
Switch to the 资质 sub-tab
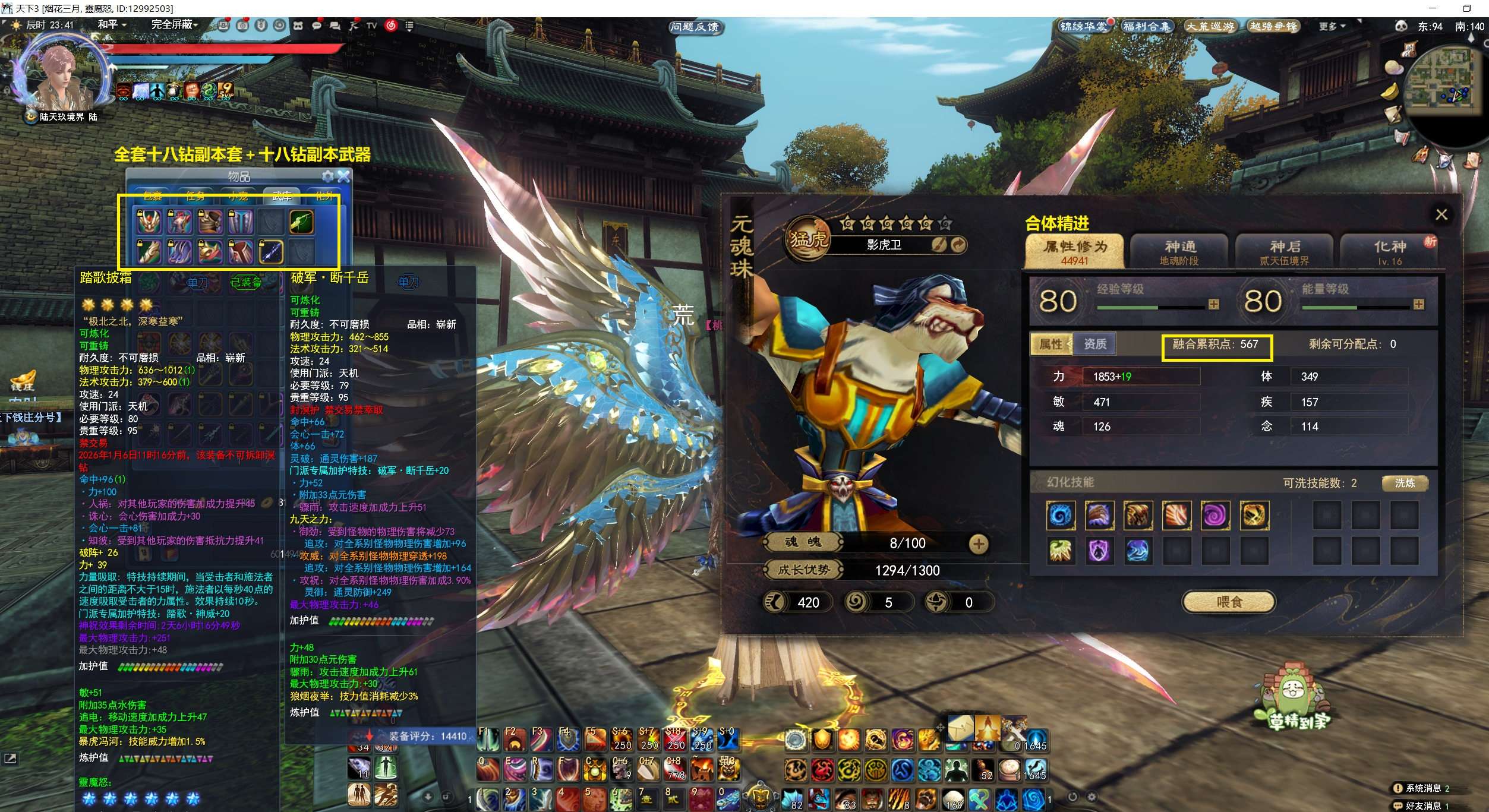[x=1094, y=344]
